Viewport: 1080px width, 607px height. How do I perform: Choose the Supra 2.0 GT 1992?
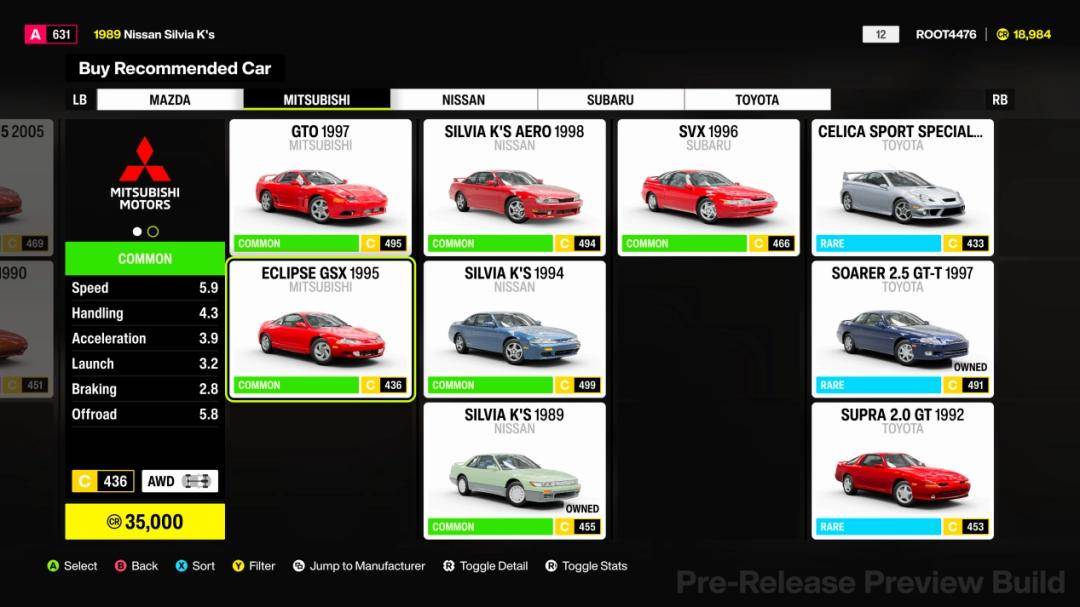(902, 470)
